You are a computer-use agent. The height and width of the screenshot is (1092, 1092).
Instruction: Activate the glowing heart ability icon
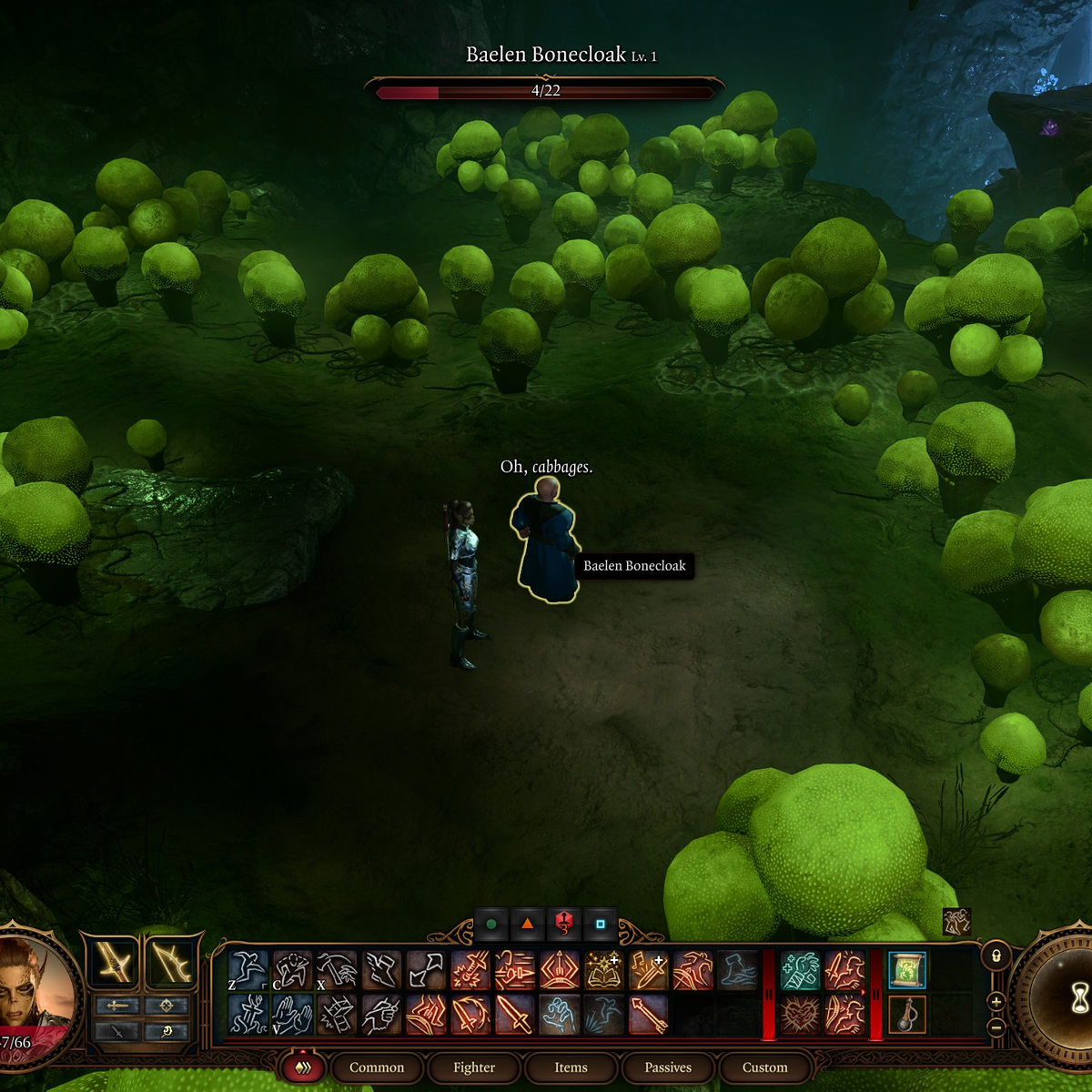click(x=801, y=1014)
